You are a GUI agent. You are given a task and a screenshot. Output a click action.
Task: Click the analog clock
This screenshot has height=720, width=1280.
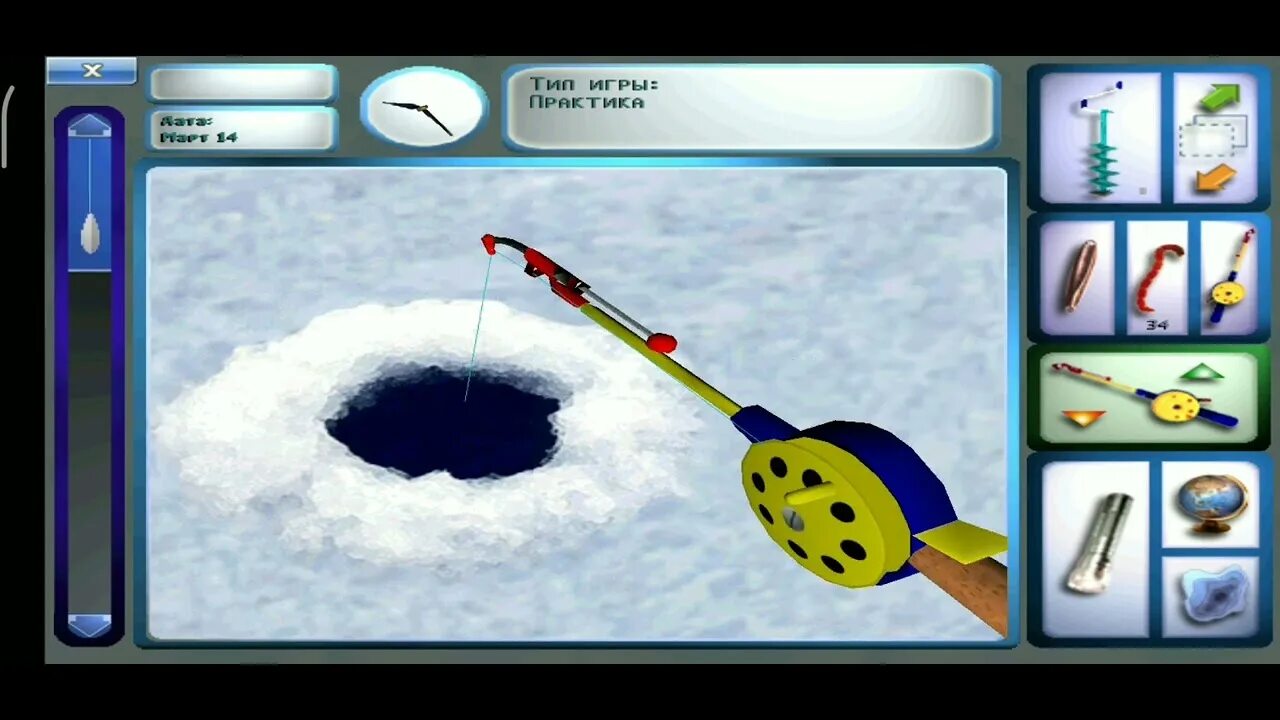tap(423, 108)
